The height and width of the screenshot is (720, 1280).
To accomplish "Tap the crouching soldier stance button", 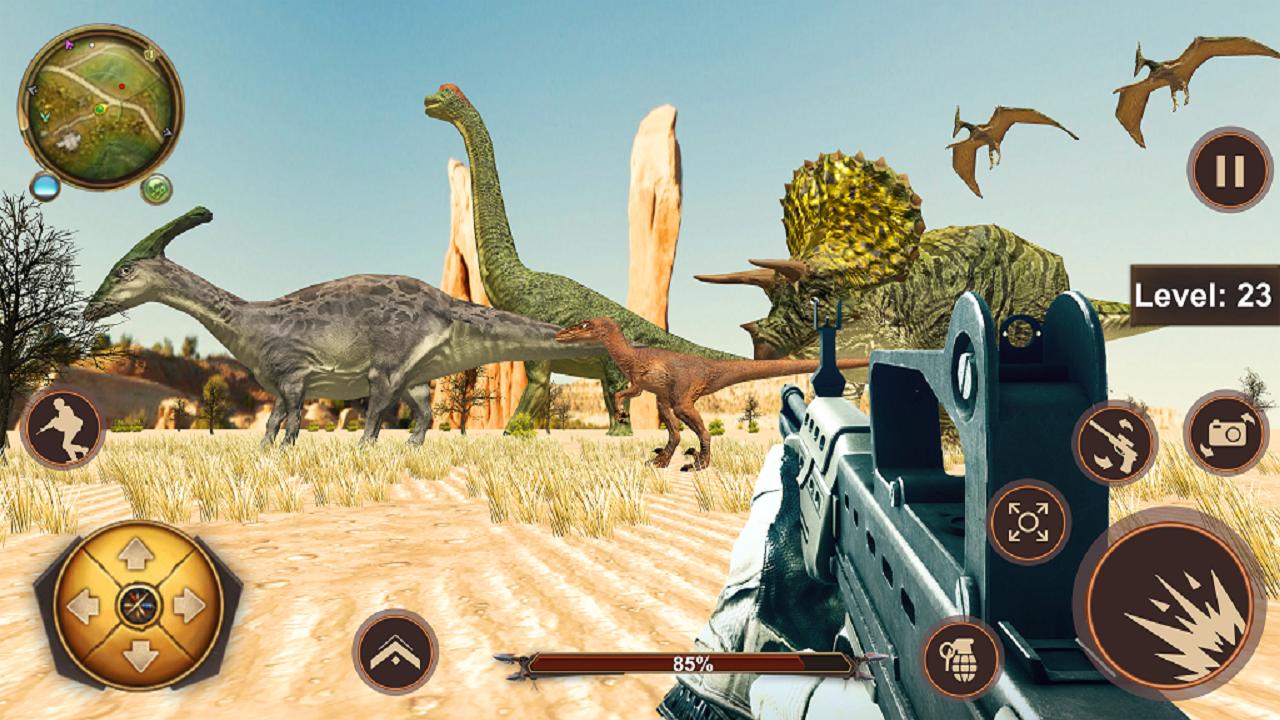I will point(62,428).
